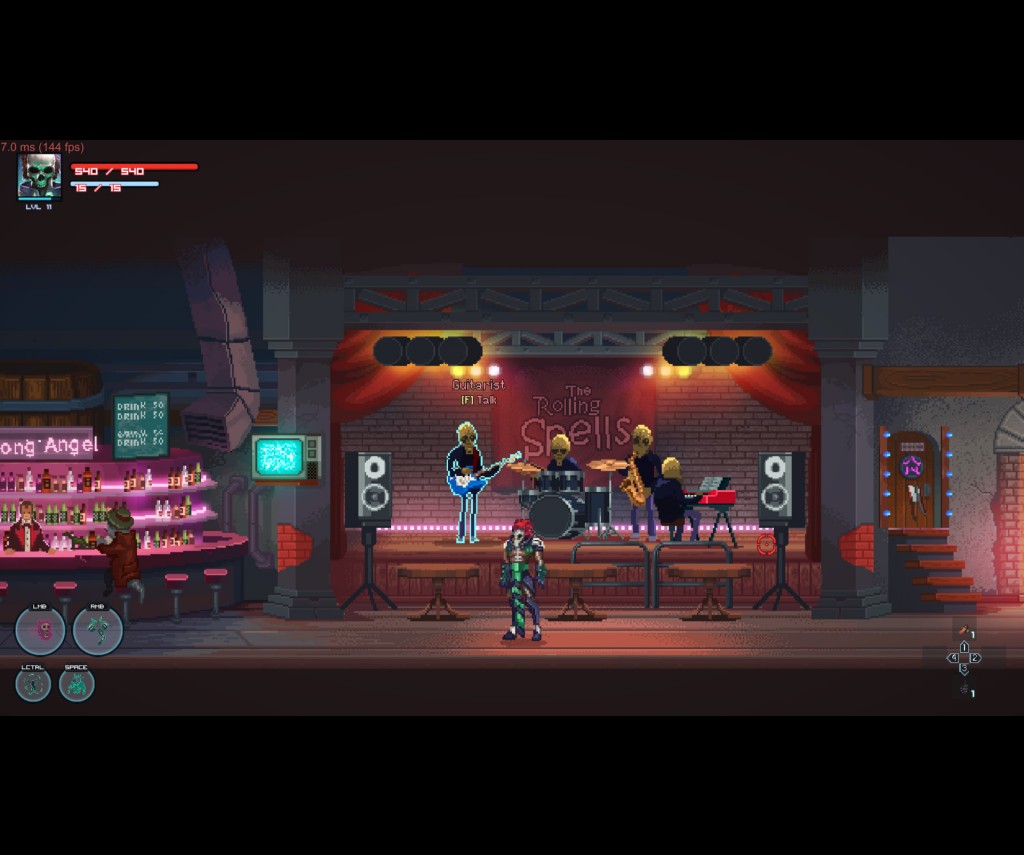Use the red capsule consumable item
The width and height of the screenshot is (1024, 855).
pos(964,632)
